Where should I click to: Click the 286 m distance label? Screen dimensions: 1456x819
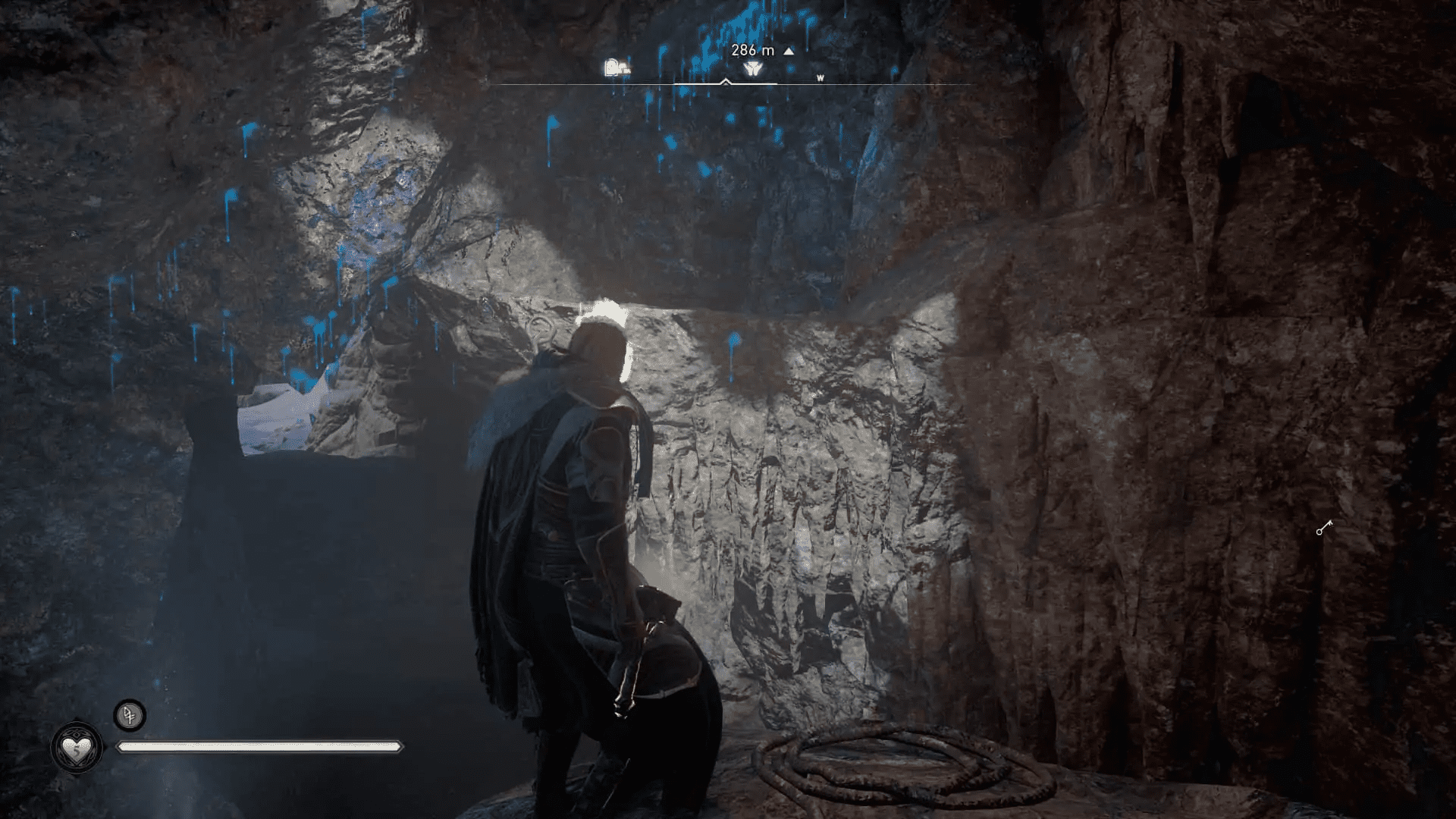753,52
